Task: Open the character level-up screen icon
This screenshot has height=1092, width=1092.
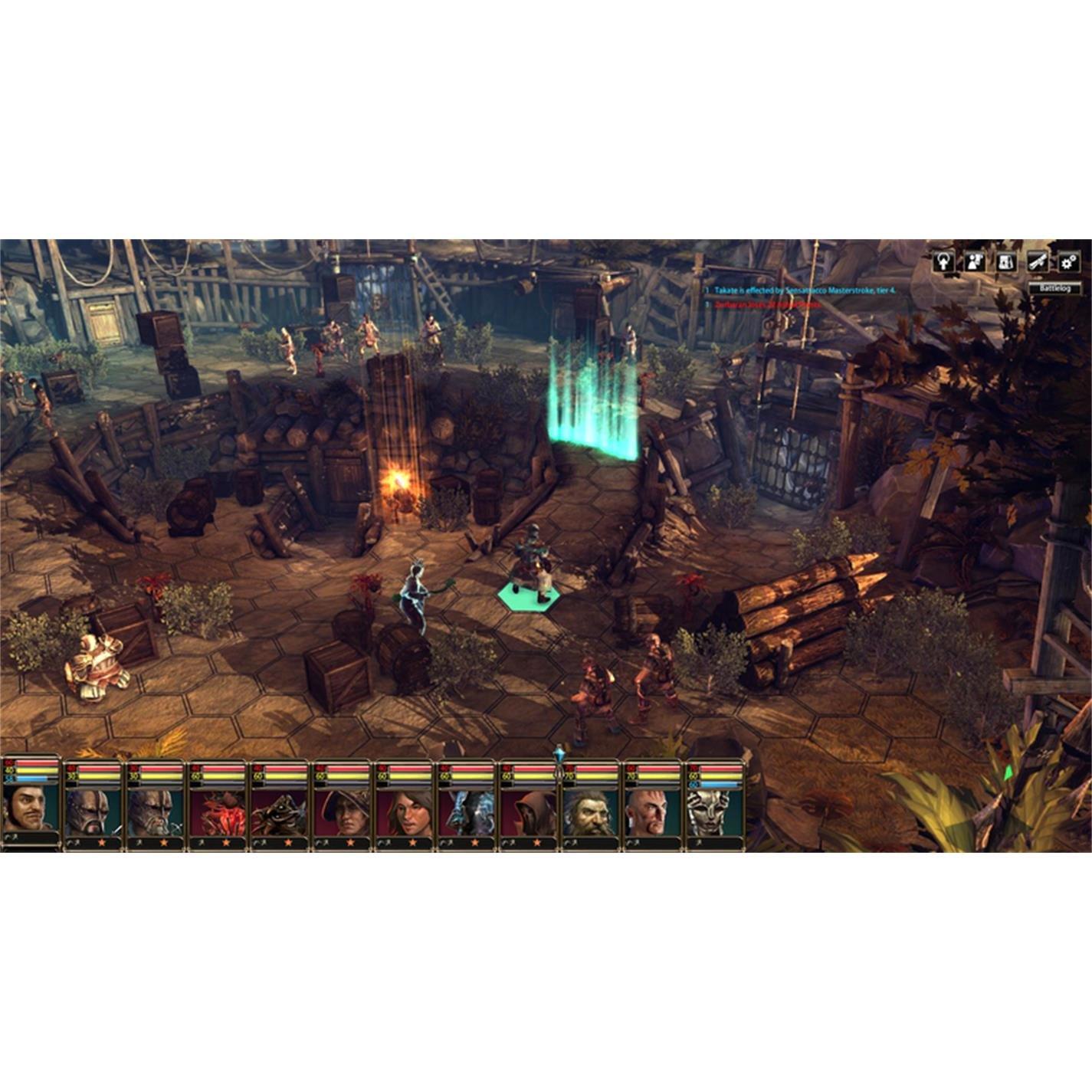Action: 944,262
